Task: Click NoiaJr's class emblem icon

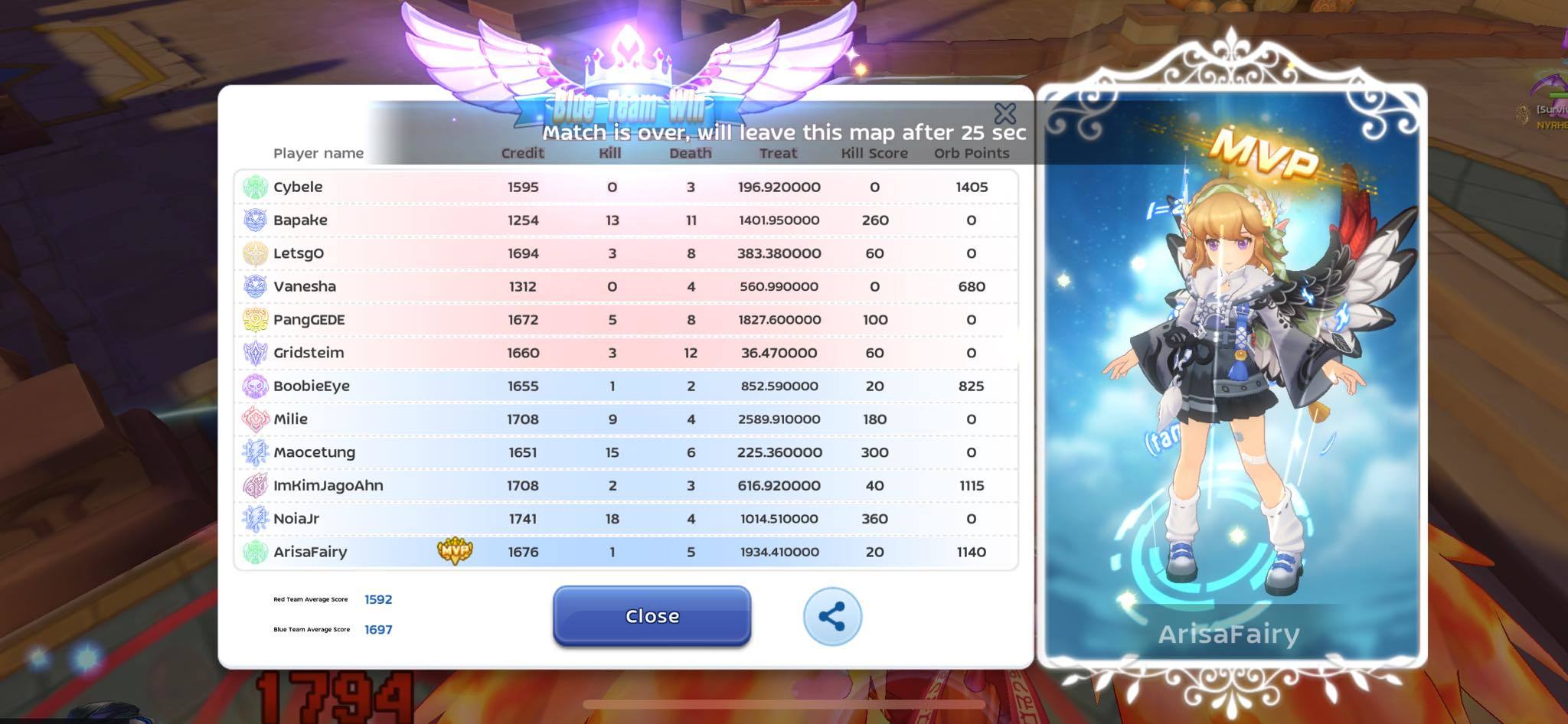Action: [253, 518]
